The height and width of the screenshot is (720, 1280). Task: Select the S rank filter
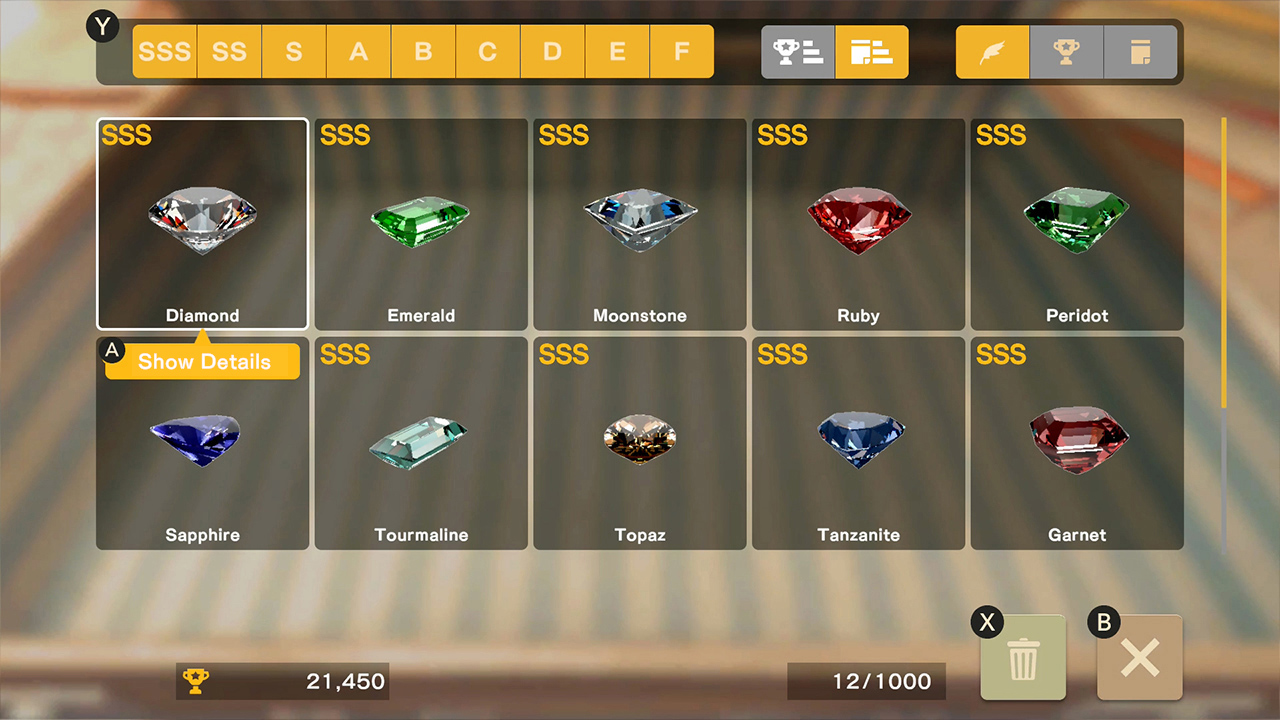pos(294,51)
